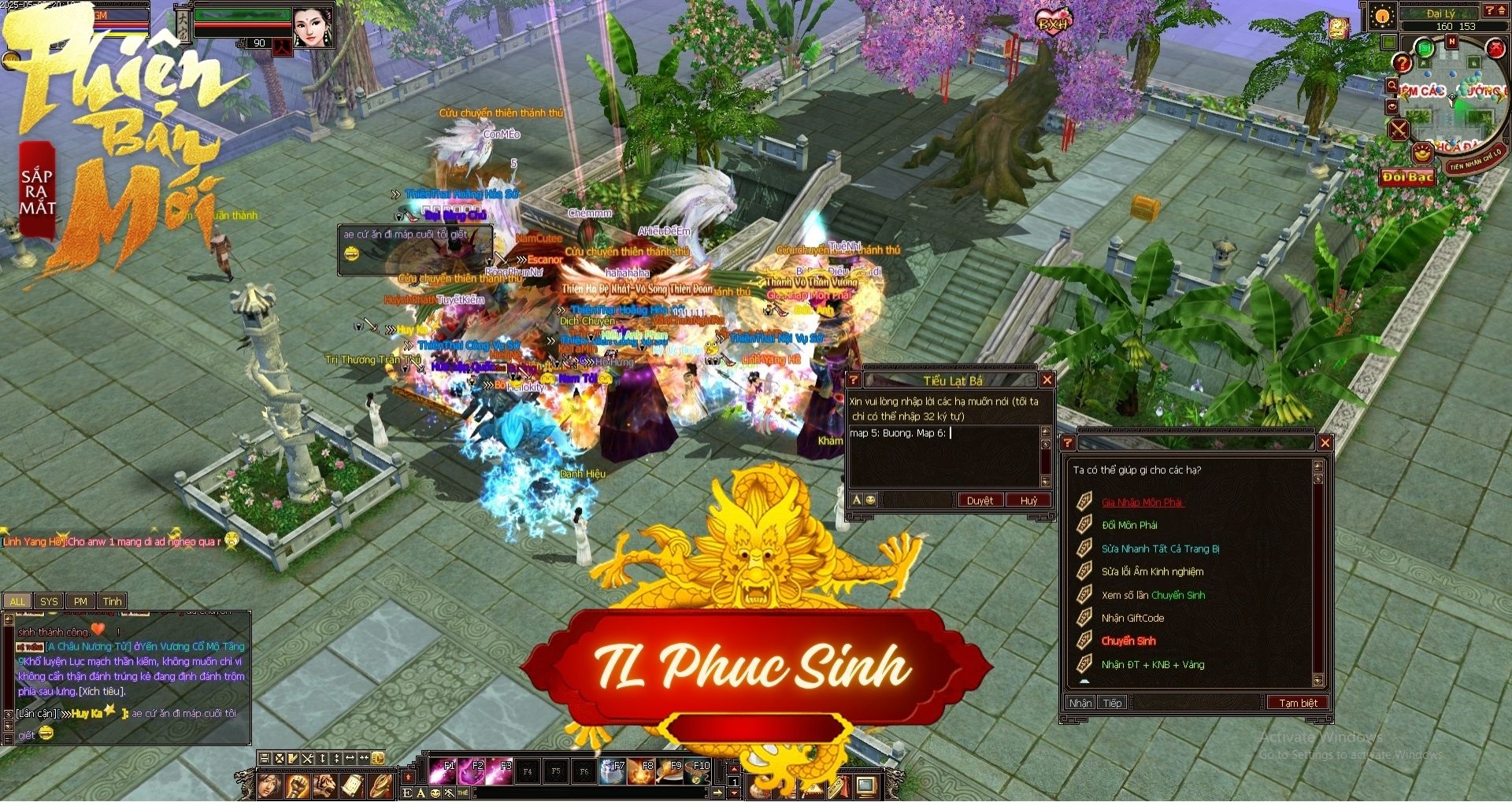This screenshot has width=1512, height=802.
Task: Close the NPC dialogue window
Action: 1325,443
